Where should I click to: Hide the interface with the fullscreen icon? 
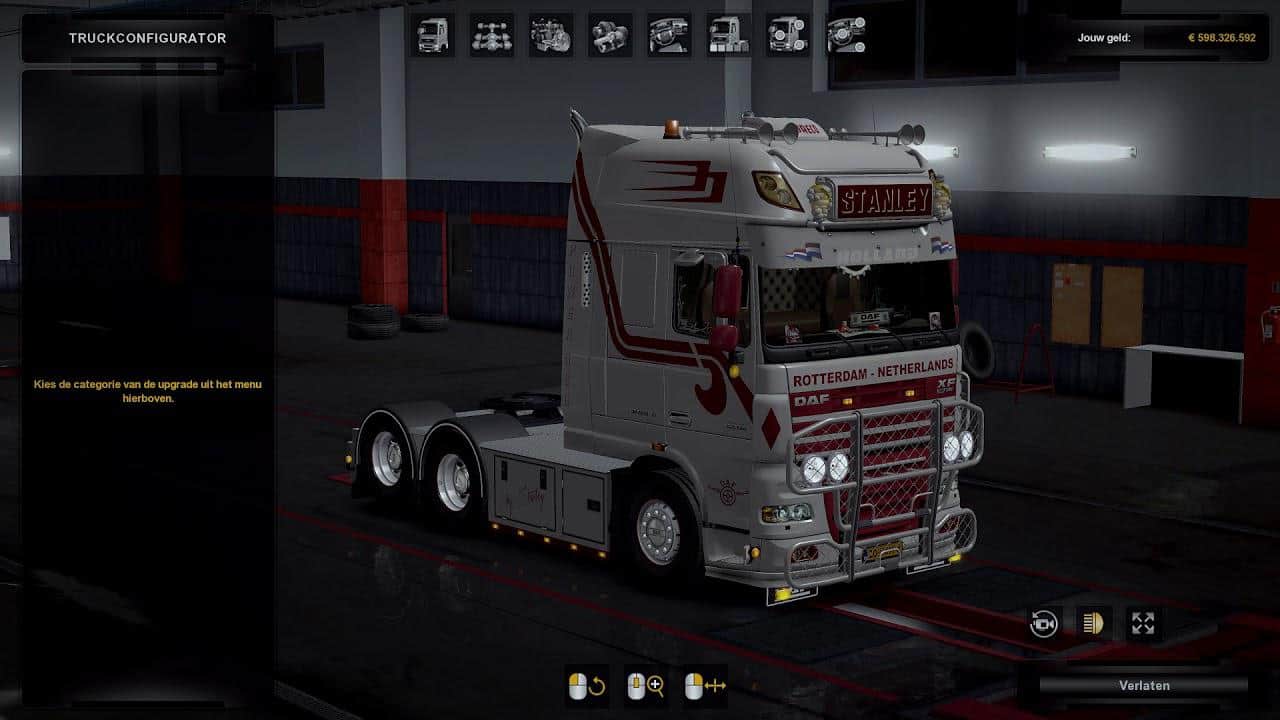[1143, 624]
